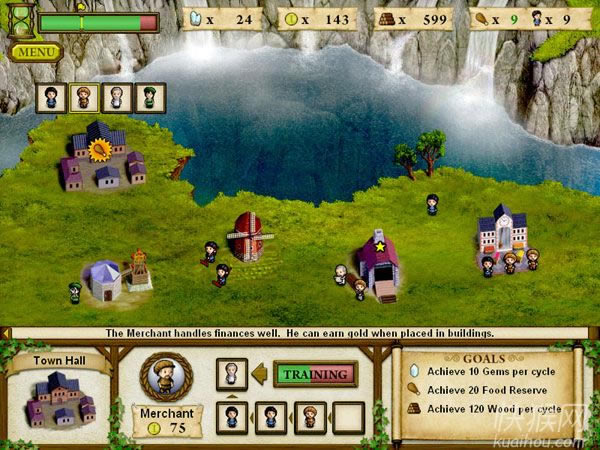
Task: Pick the gray-haired elder in the roster bar
Action: coord(117,97)
